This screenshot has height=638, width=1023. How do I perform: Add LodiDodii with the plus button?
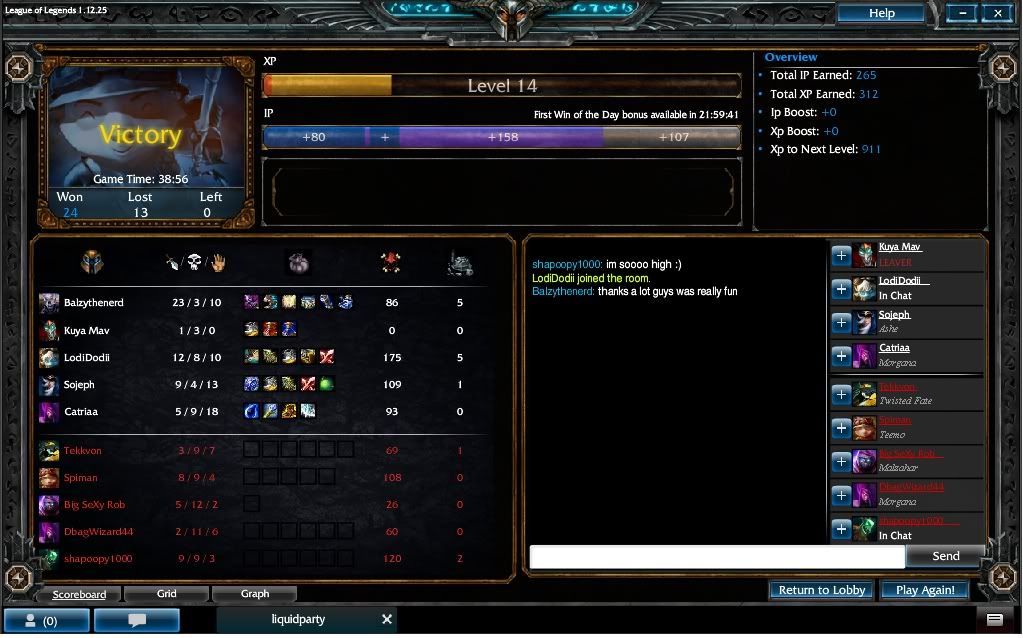click(841, 290)
